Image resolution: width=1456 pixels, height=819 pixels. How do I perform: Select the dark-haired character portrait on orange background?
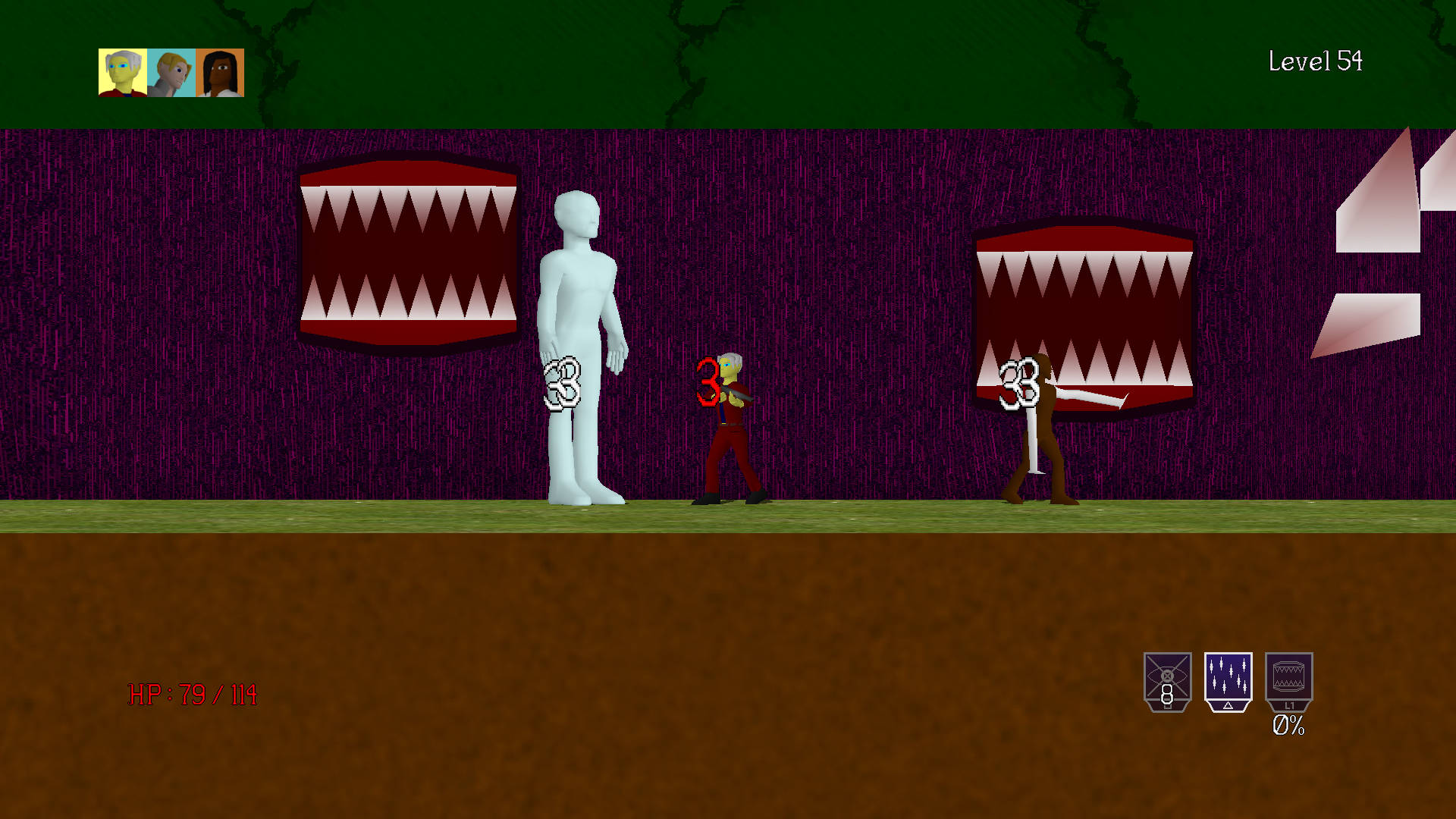[219, 74]
